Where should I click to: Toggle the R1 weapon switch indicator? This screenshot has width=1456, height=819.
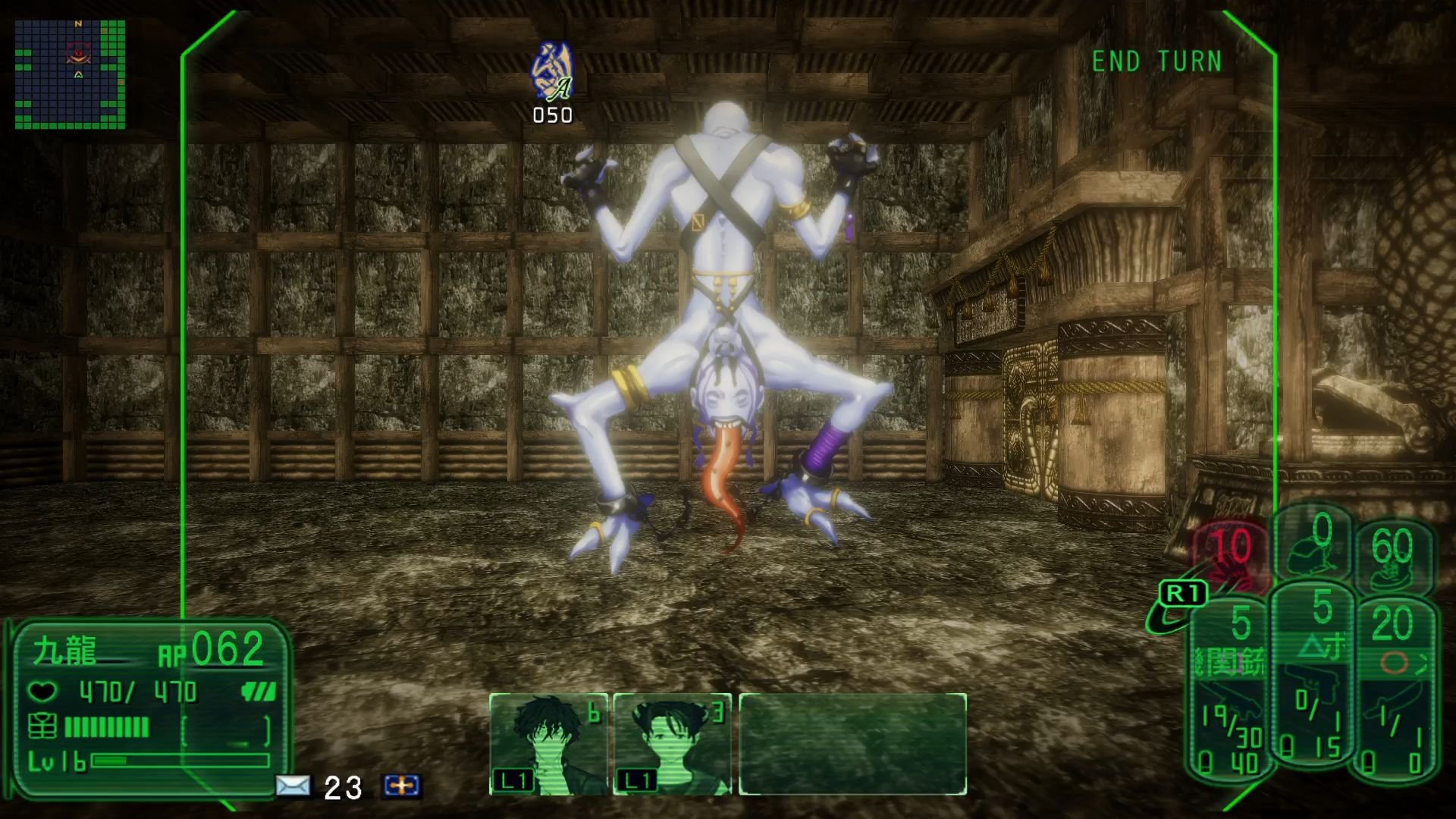tap(1185, 593)
